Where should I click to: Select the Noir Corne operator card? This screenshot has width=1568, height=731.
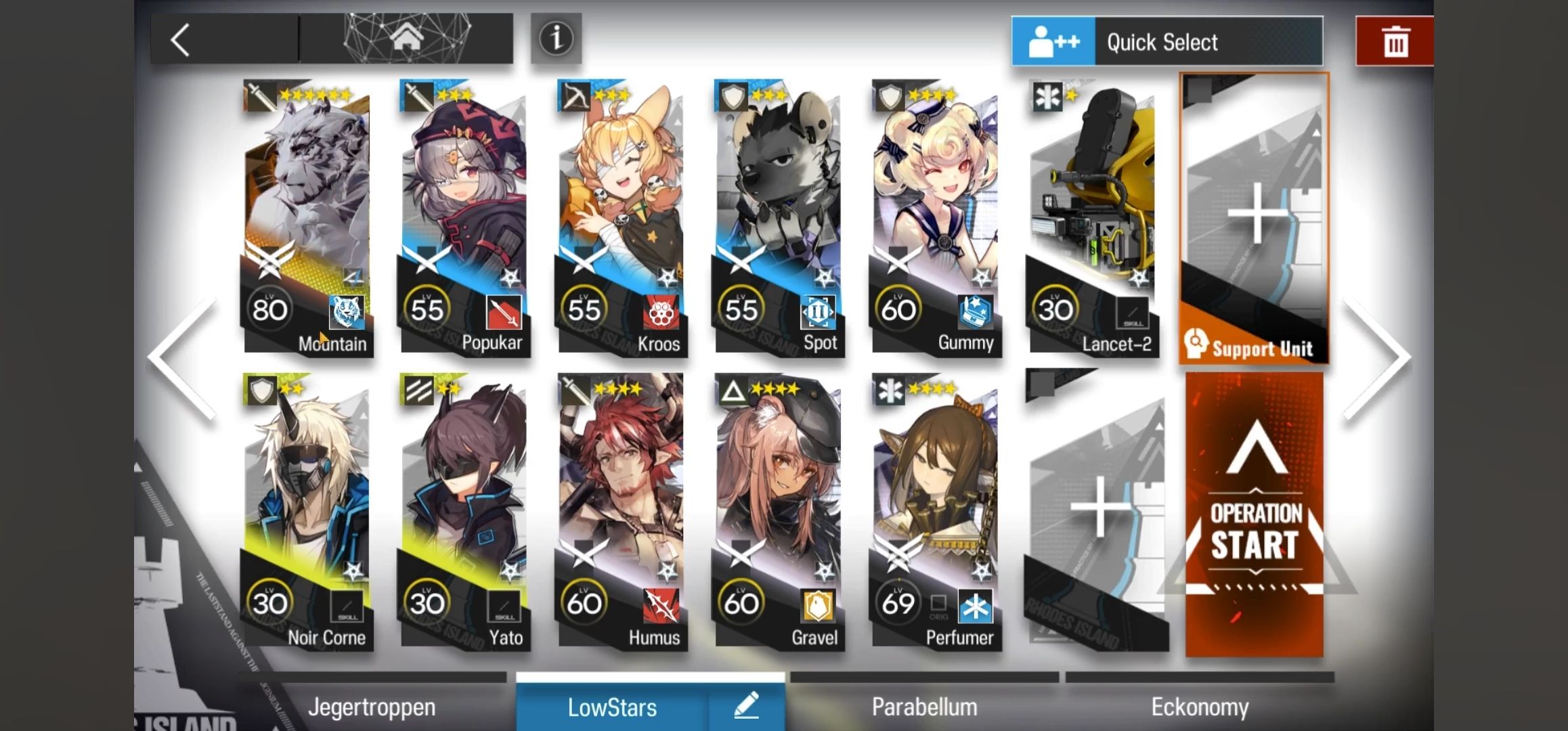pyautogui.click(x=307, y=512)
